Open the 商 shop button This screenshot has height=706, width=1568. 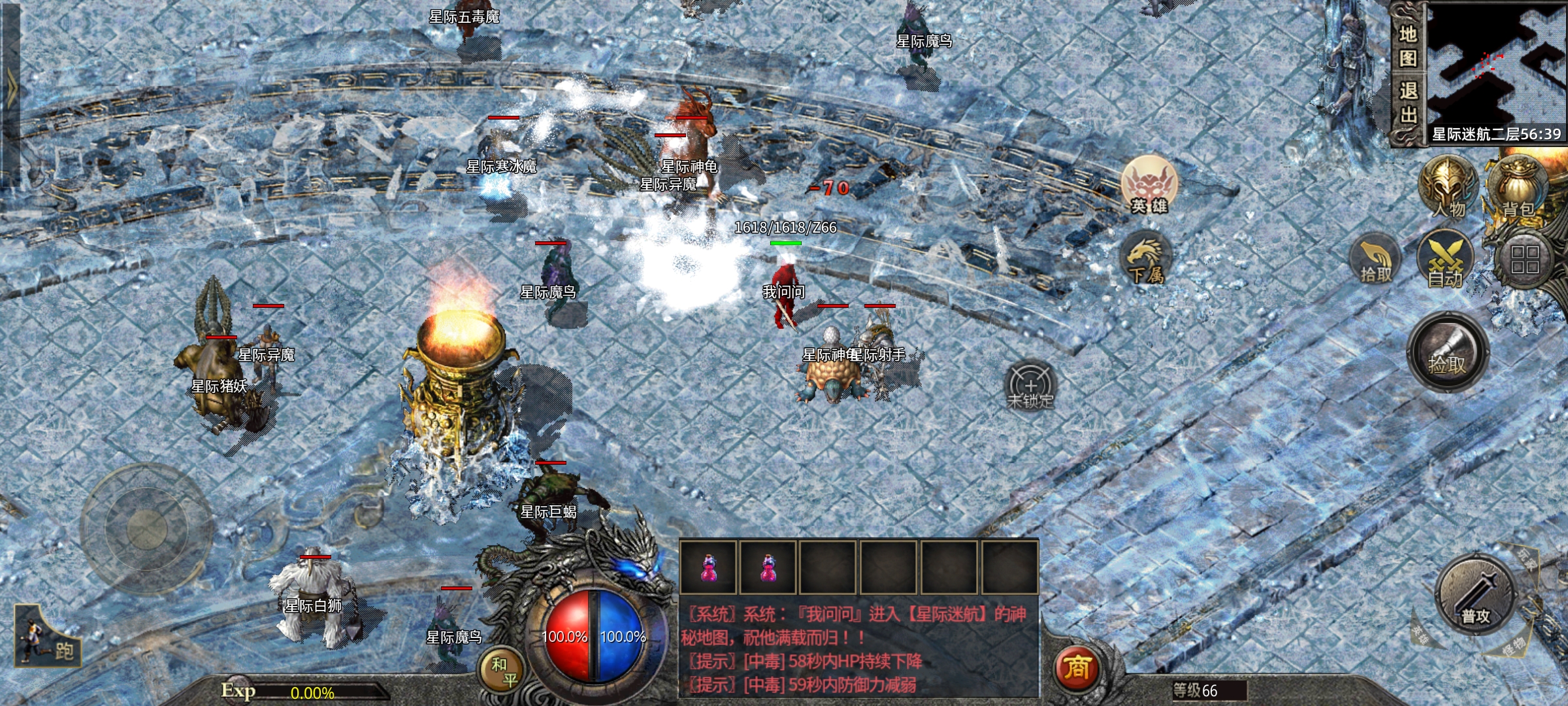1077,667
